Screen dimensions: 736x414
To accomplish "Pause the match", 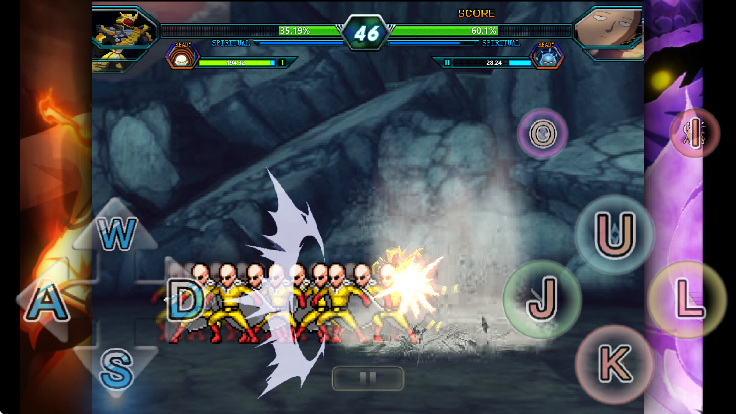I will pos(367,378).
